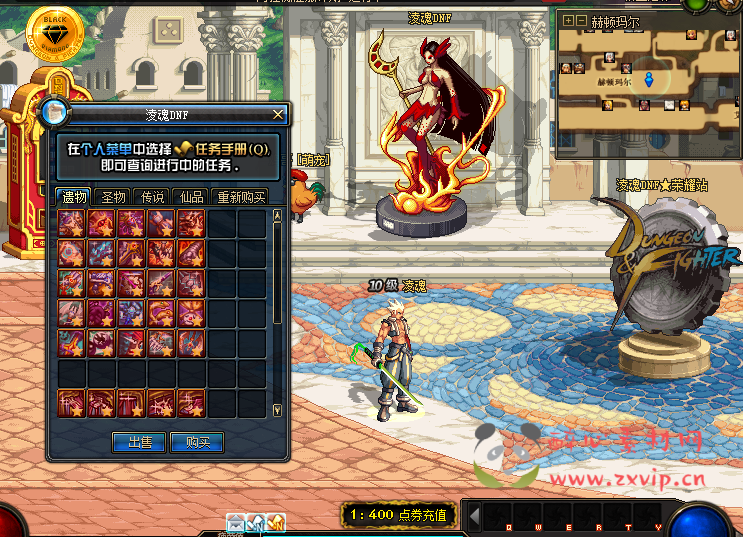
Task: Switch to the 圣物 tab
Action: point(114,197)
